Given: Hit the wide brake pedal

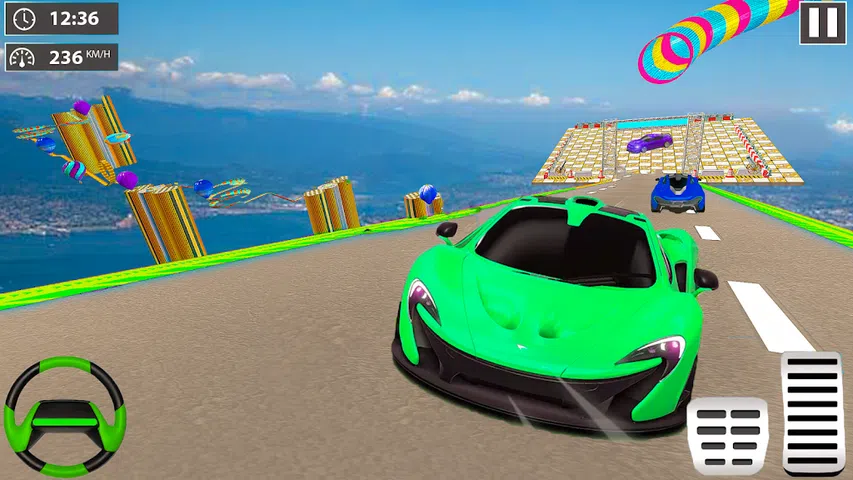Looking at the screenshot, I should [728, 434].
